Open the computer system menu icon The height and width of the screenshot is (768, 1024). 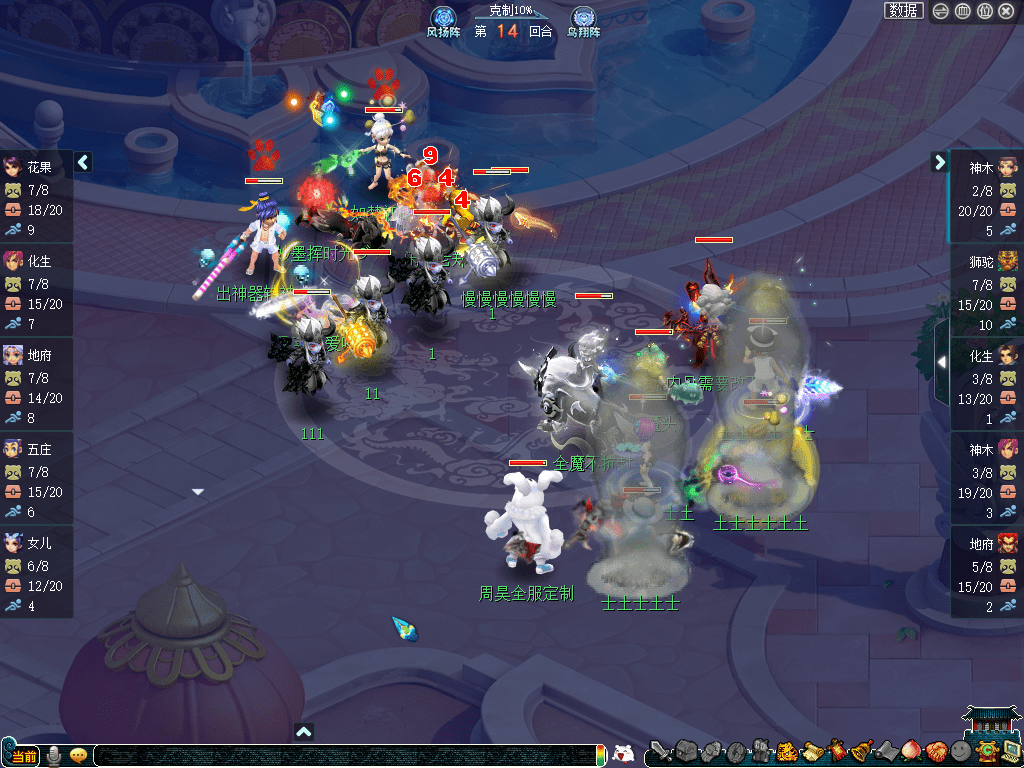coord(1011,751)
